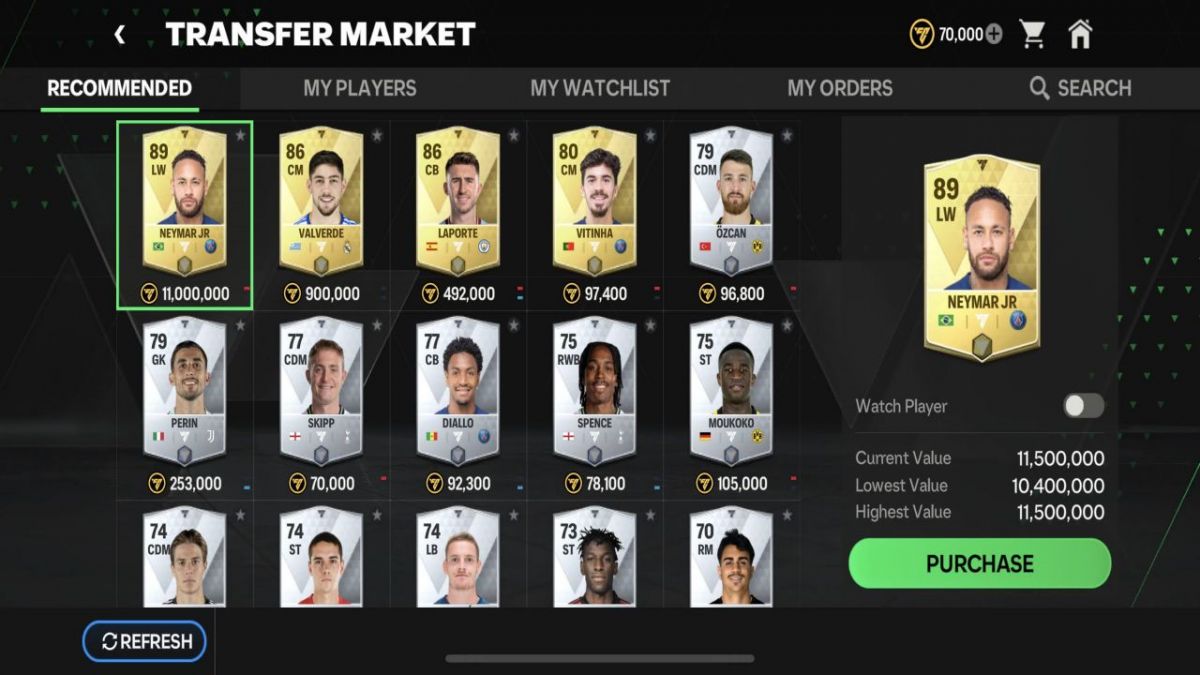The image size is (1200, 675).
Task: Open the My Players tab
Action: (359, 88)
